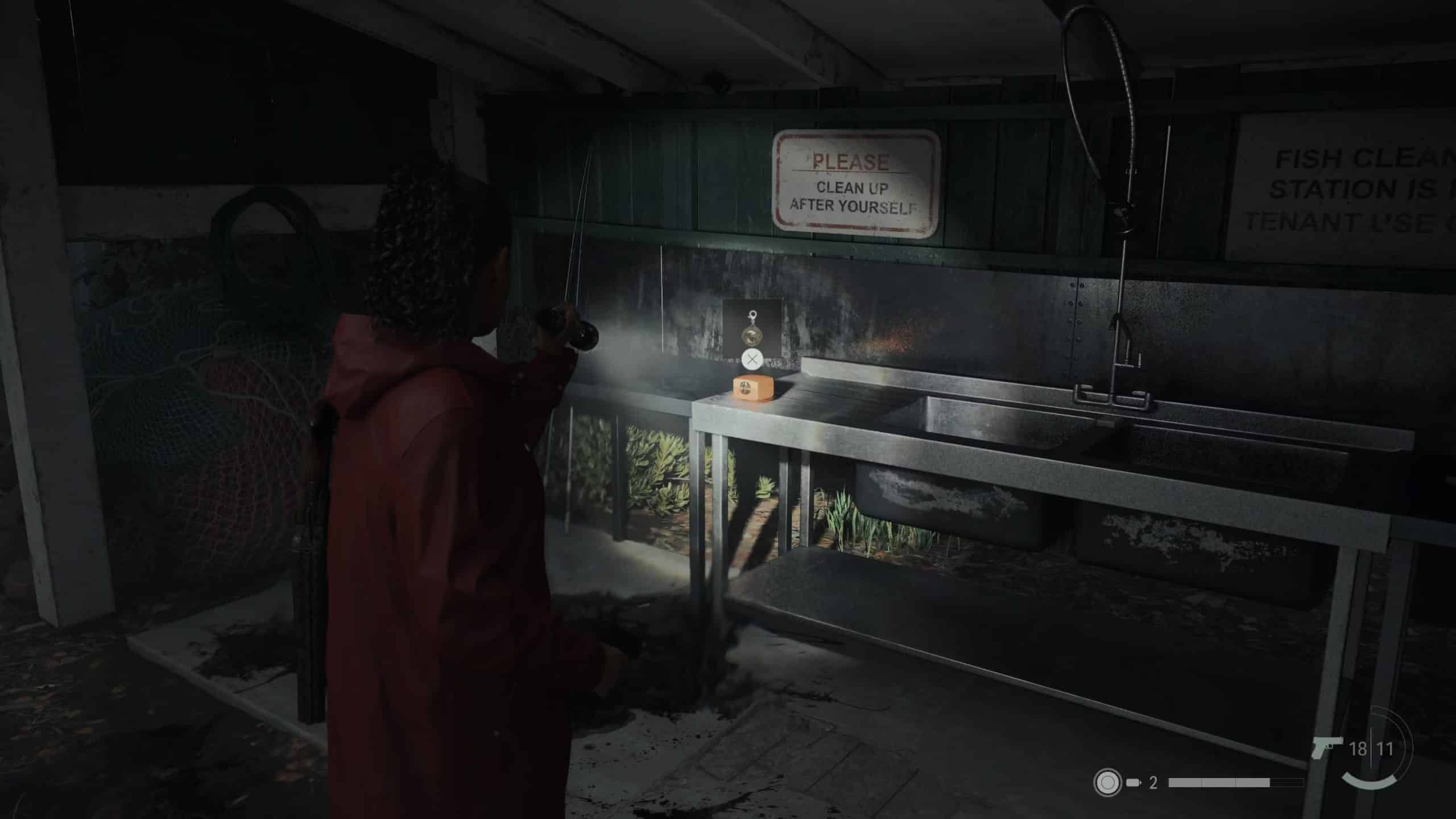The height and width of the screenshot is (819, 1456).
Task: Click the medallion pendant of the charm
Action: coord(752,336)
